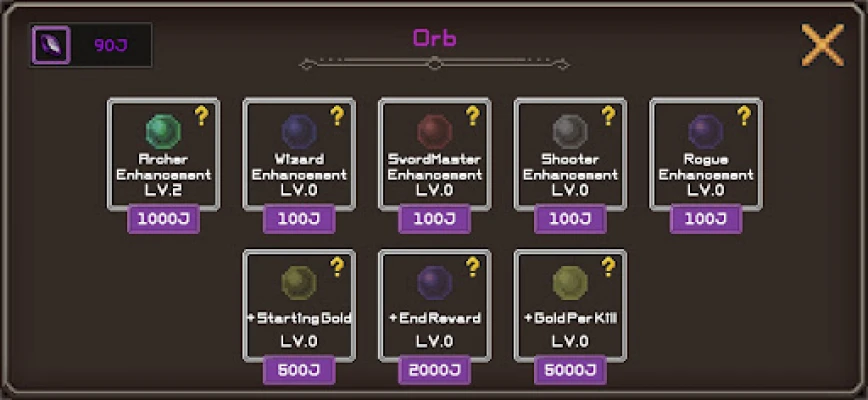The width and height of the screenshot is (868, 400).
Task: Buy Rogue Enhancement price button
Action: point(705,219)
